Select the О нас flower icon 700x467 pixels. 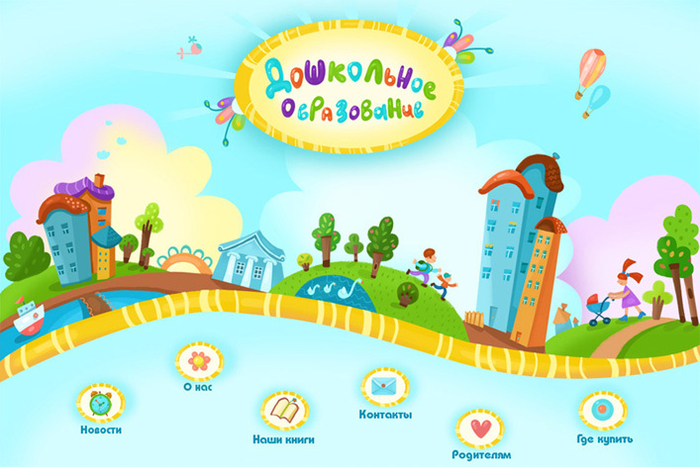click(199, 358)
